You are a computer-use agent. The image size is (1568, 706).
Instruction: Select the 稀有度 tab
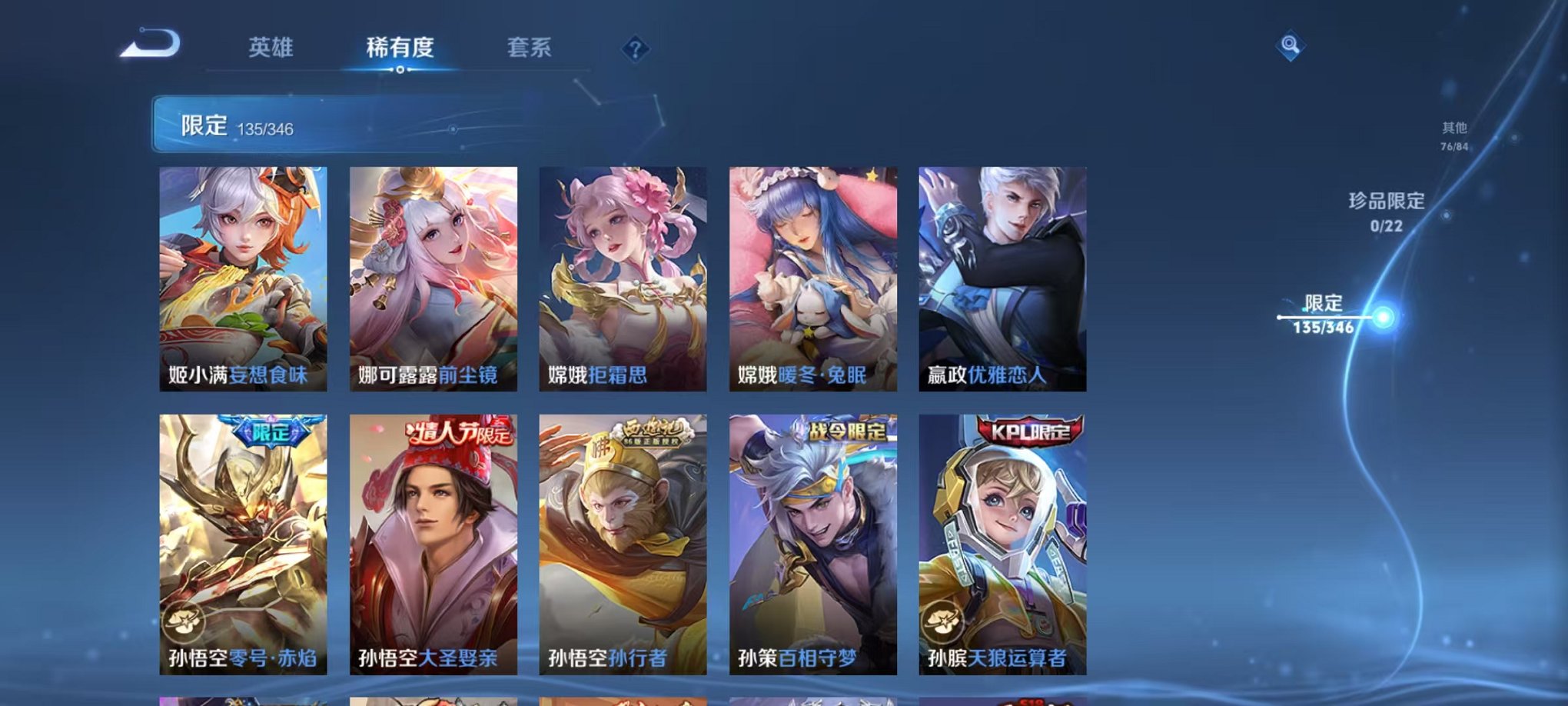400,46
